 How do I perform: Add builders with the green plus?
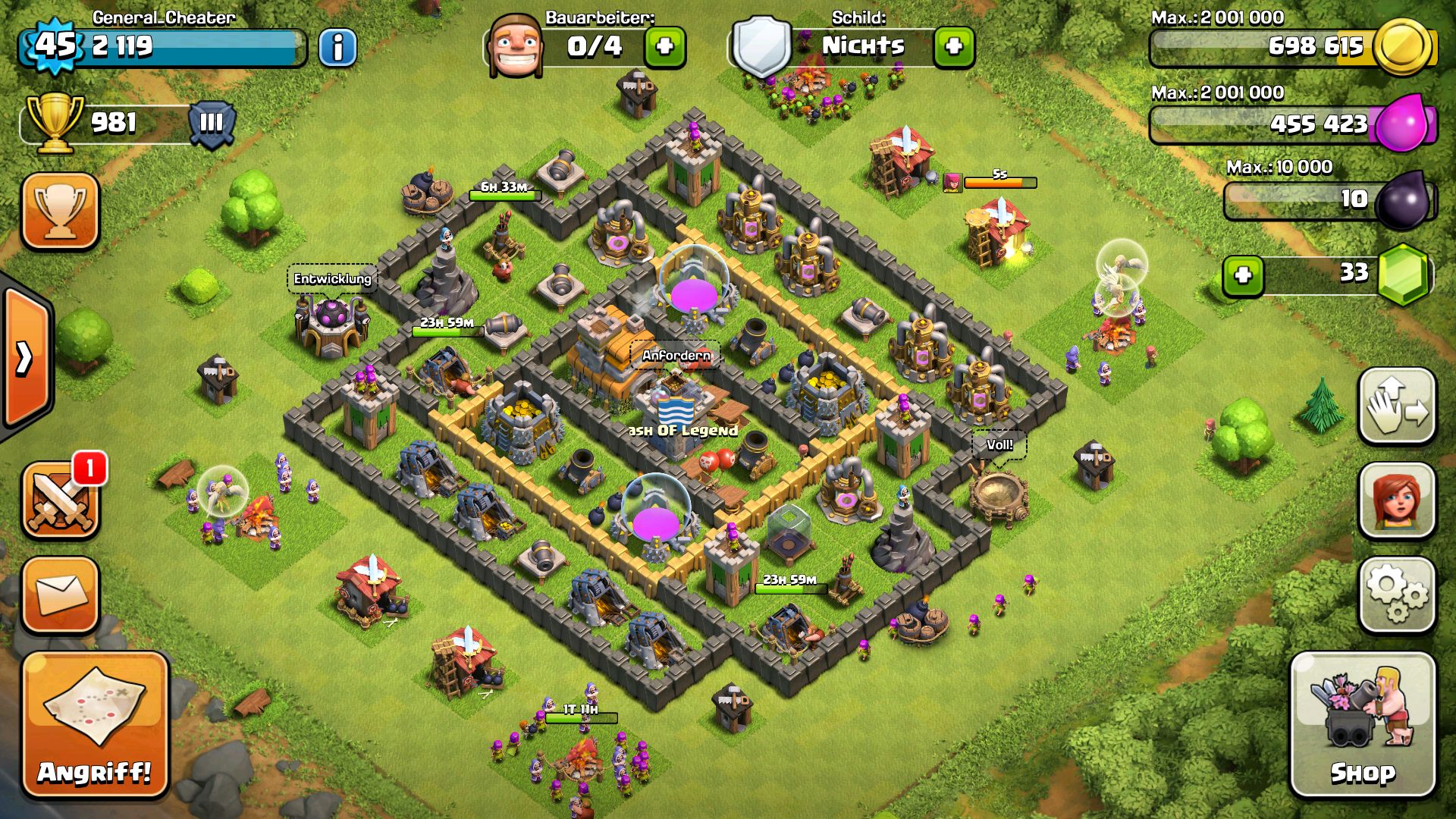(665, 47)
